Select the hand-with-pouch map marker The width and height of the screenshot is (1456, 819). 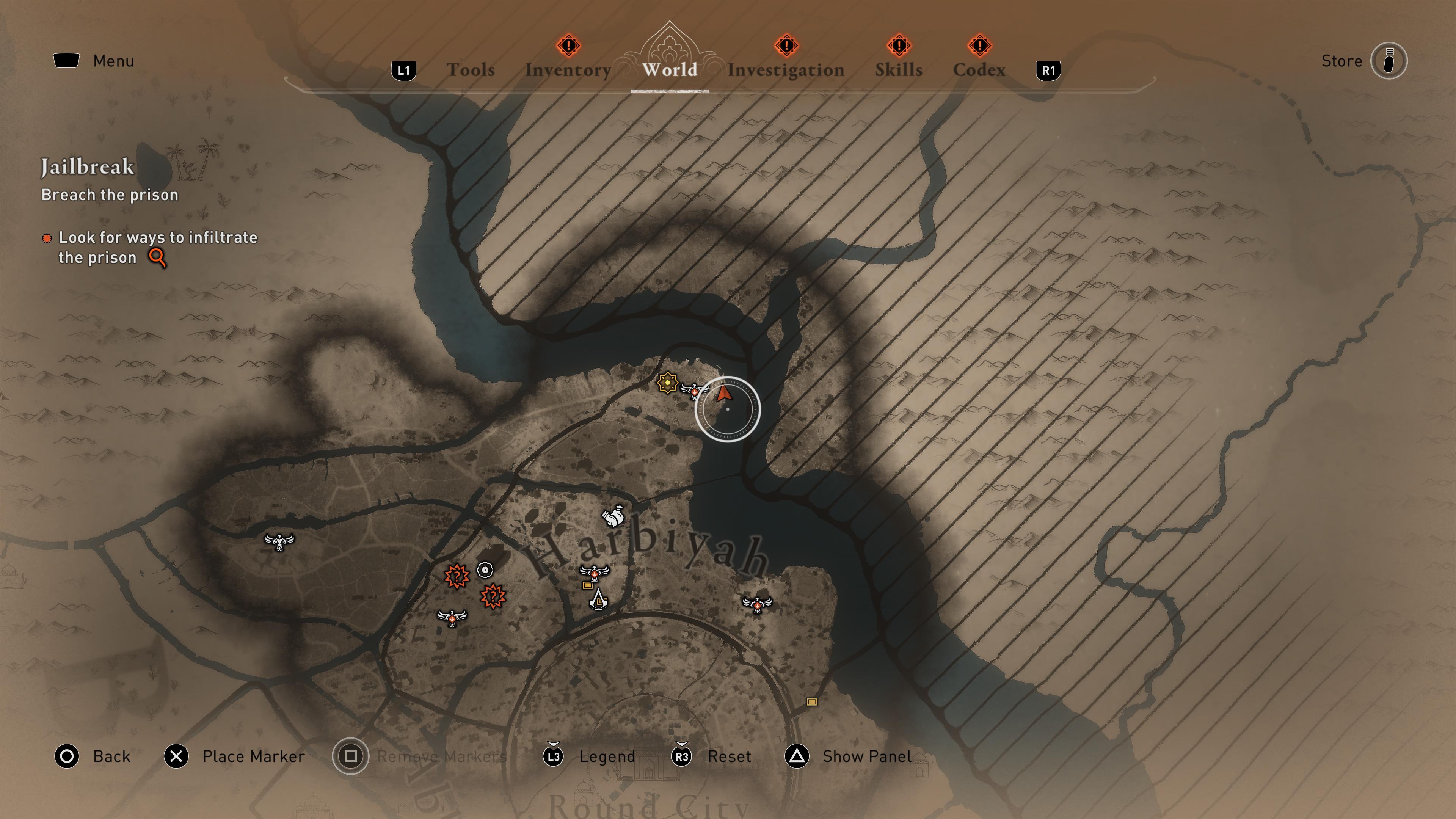point(613,516)
